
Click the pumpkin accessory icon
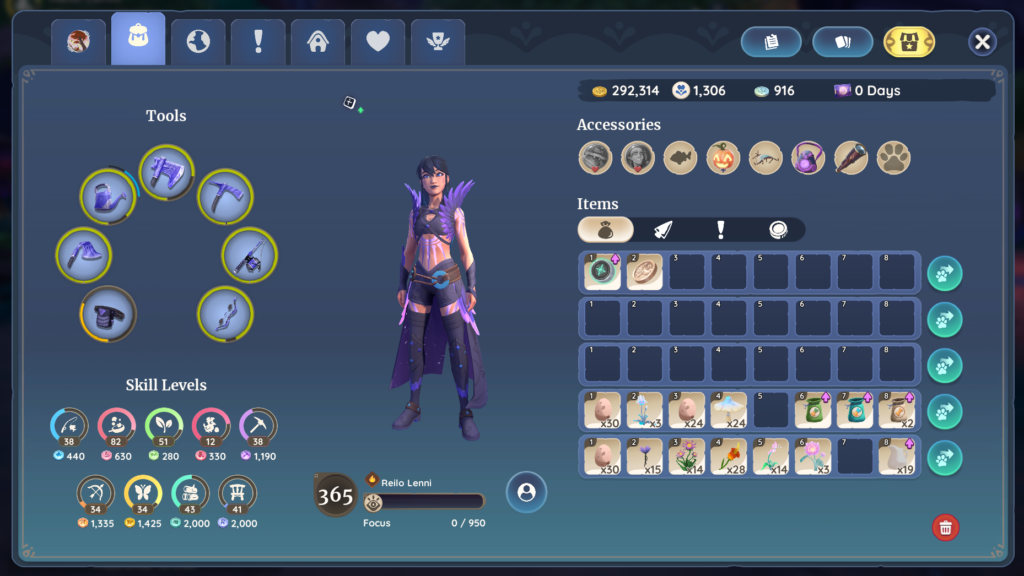point(722,157)
